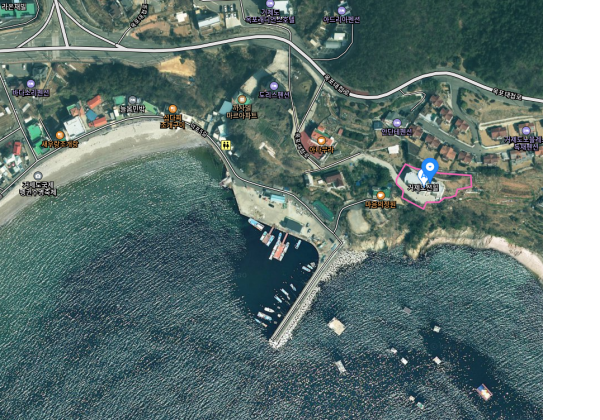Image resolution: width=600 pixels, height=420 pixels.
Task: Select the orange food marker on the beach road
Action: [x=172, y=109]
